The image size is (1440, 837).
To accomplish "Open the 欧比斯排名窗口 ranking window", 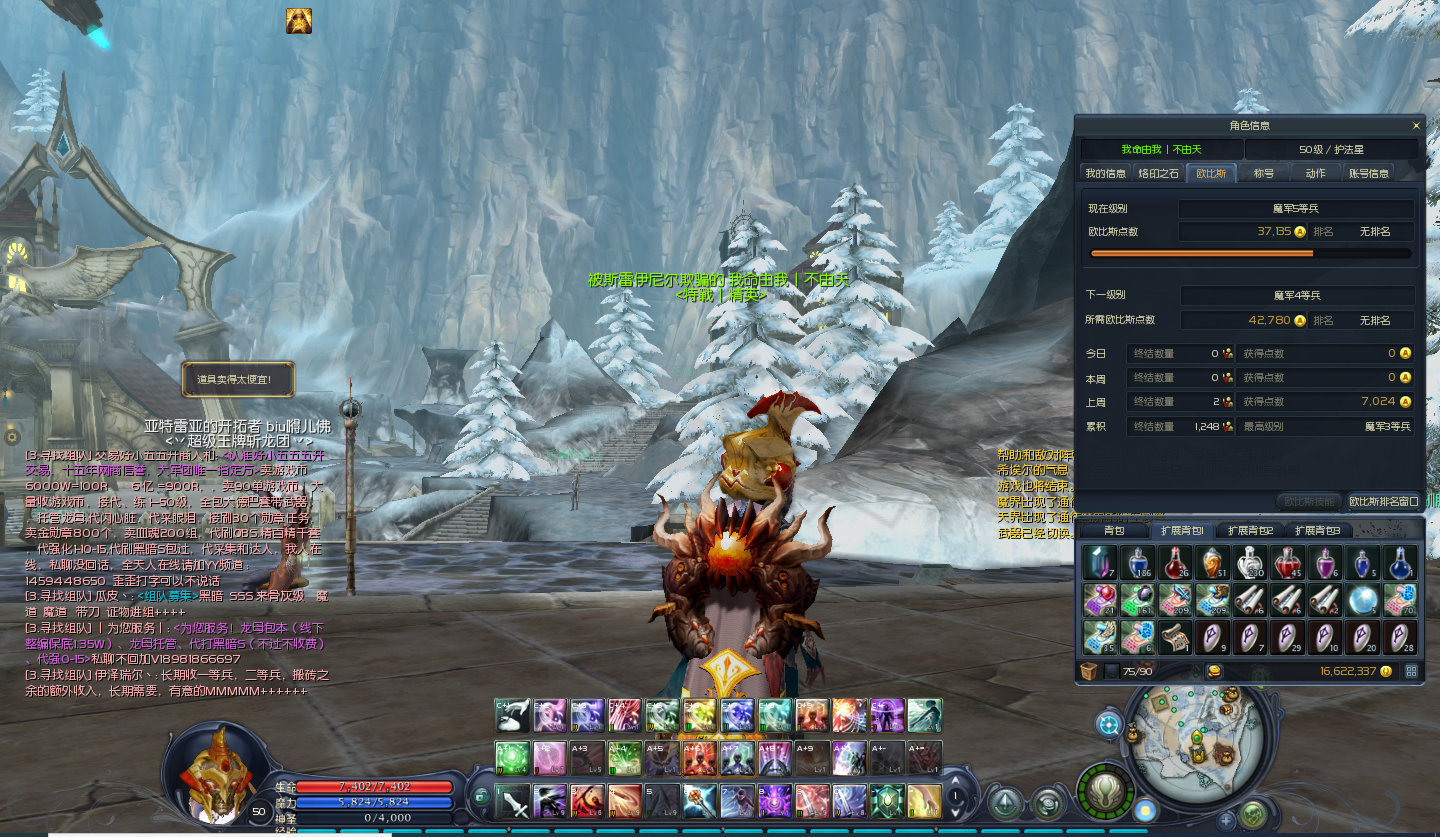I will point(1383,501).
